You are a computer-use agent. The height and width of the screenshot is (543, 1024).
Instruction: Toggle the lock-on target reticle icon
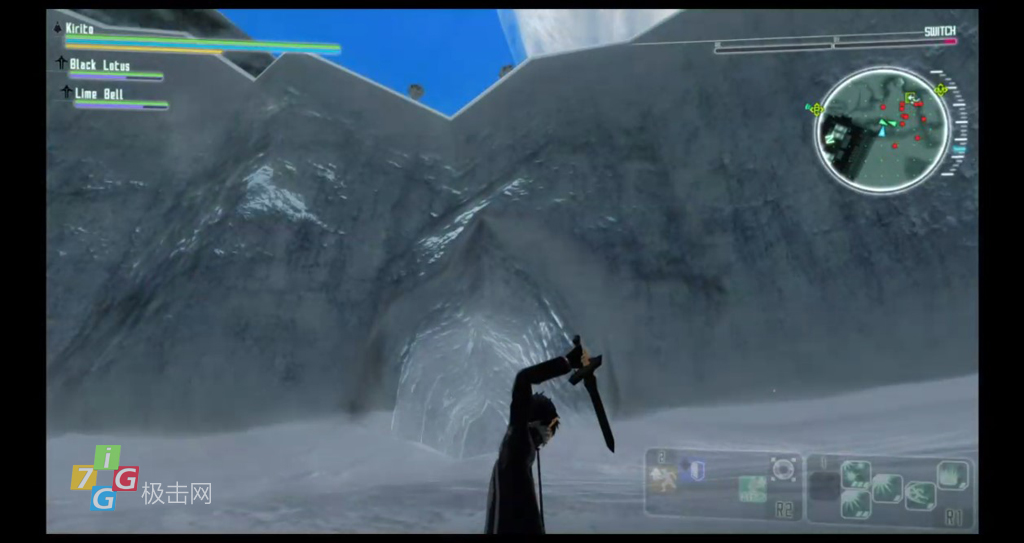pyautogui.click(x=784, y=468)
